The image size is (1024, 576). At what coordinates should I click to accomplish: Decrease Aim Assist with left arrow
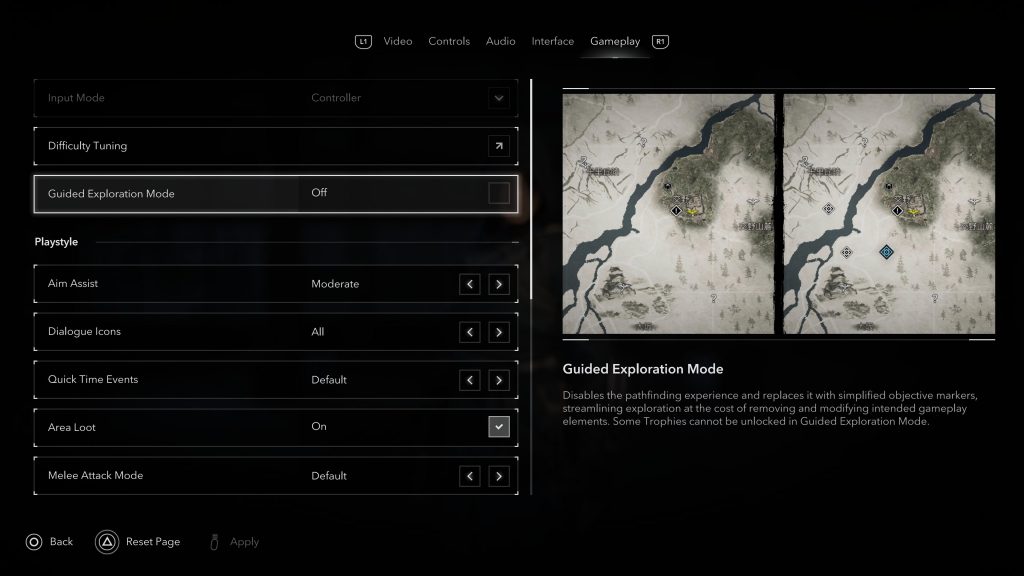470,284
